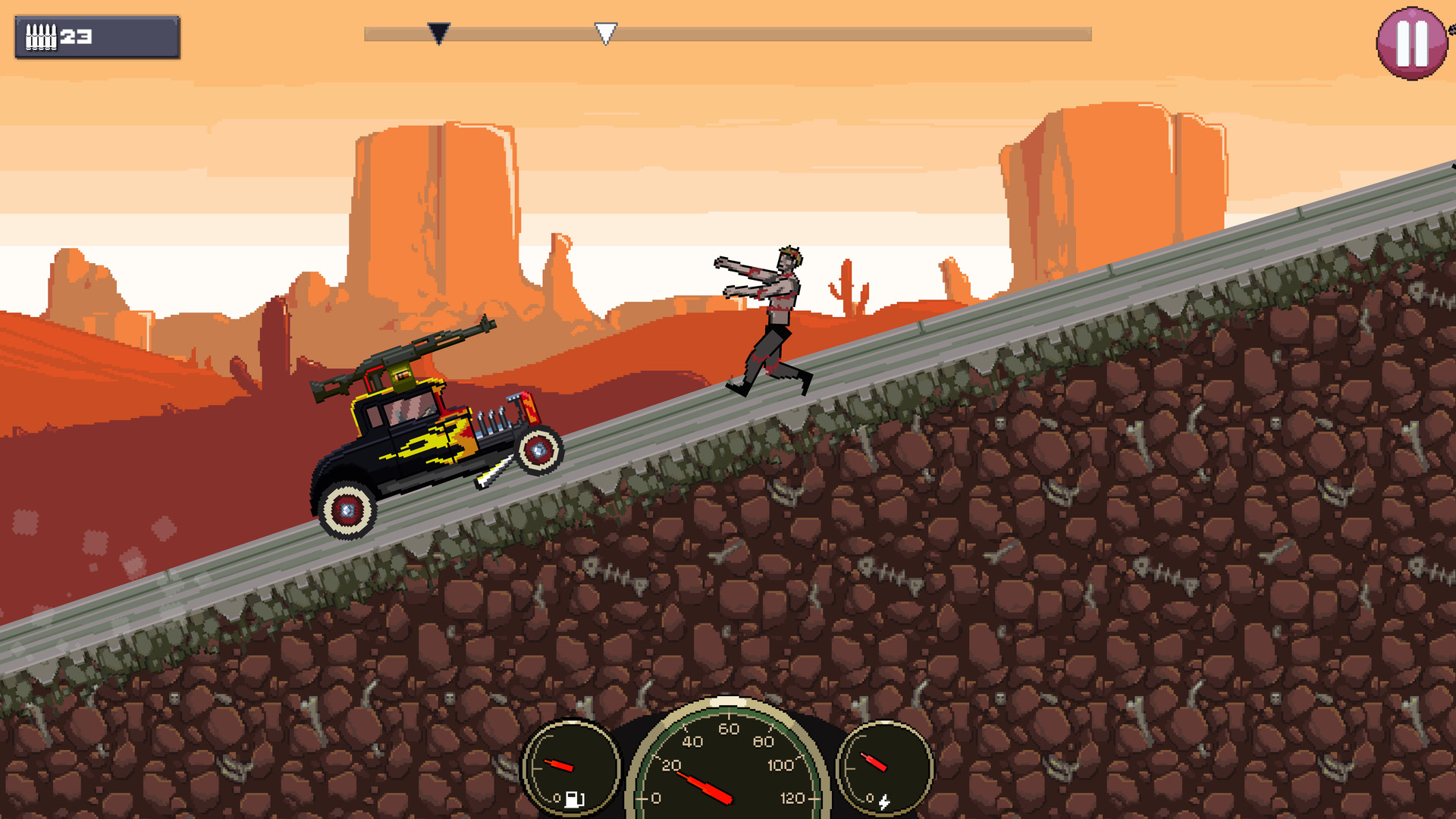Tap the pause icon in top-right corner
The image size is (1456, 819).
click(1412, 42)
